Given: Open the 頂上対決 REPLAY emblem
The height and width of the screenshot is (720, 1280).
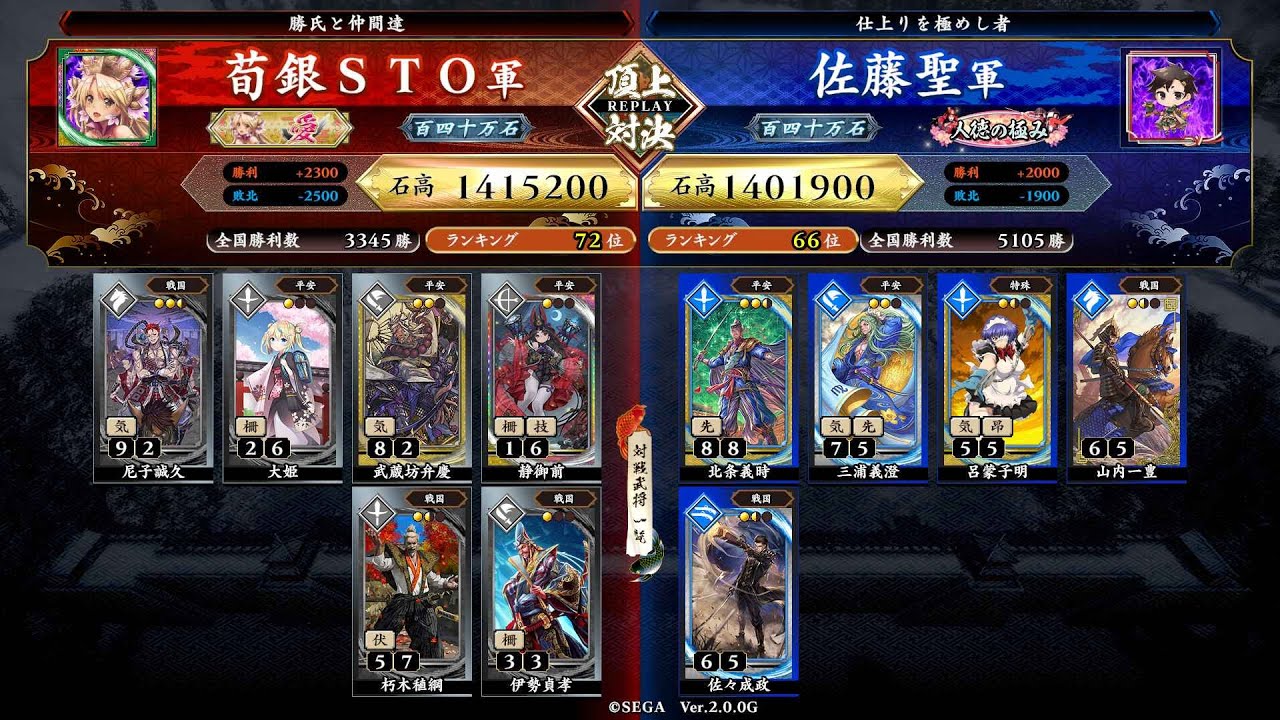Looking at the screenshot, I should point(639,105).
